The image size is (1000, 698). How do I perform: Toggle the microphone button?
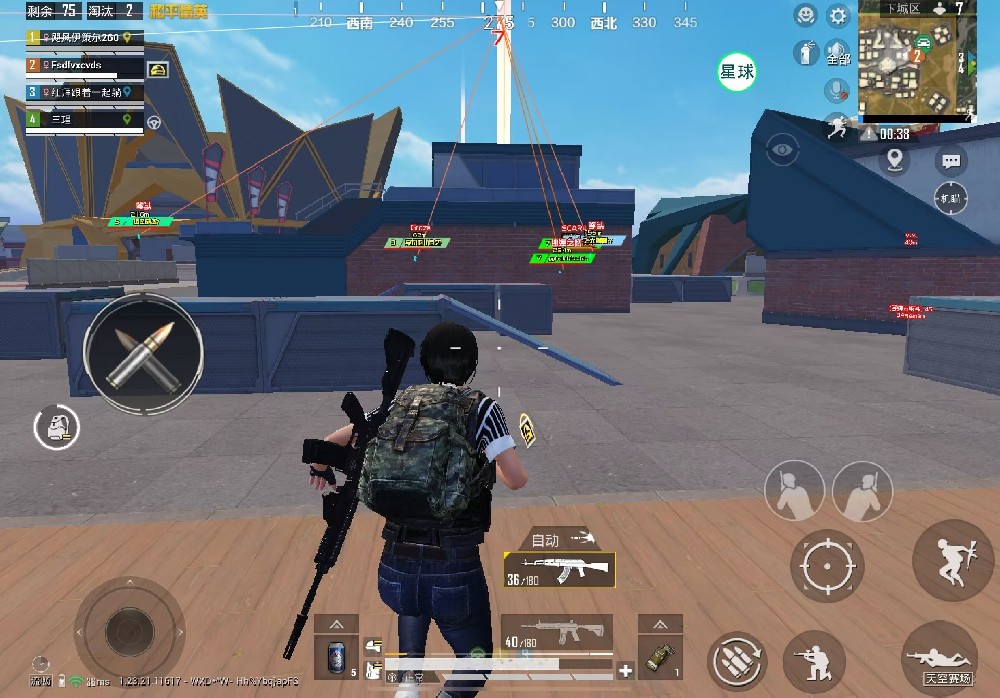tap(836, 90)
